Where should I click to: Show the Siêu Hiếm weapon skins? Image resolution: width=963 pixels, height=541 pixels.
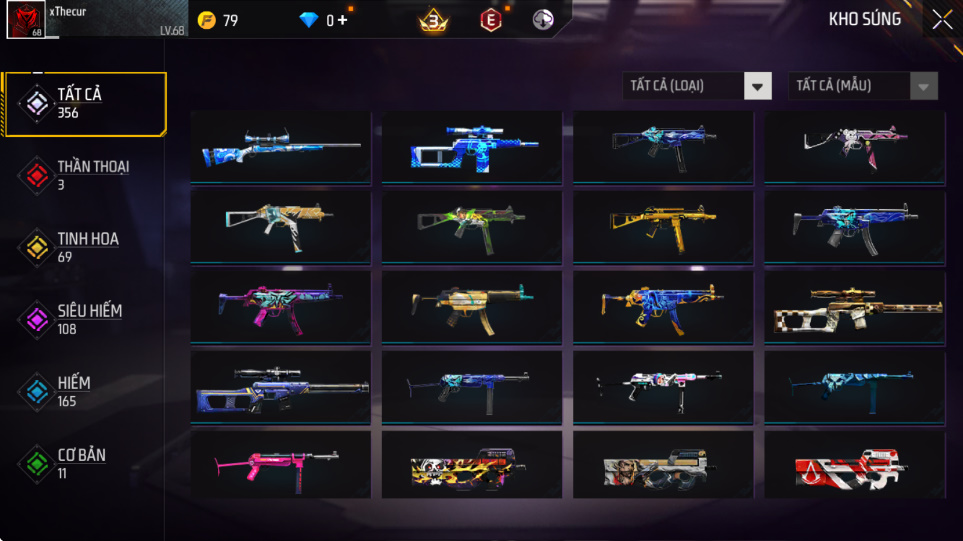[x=84, y=319]
